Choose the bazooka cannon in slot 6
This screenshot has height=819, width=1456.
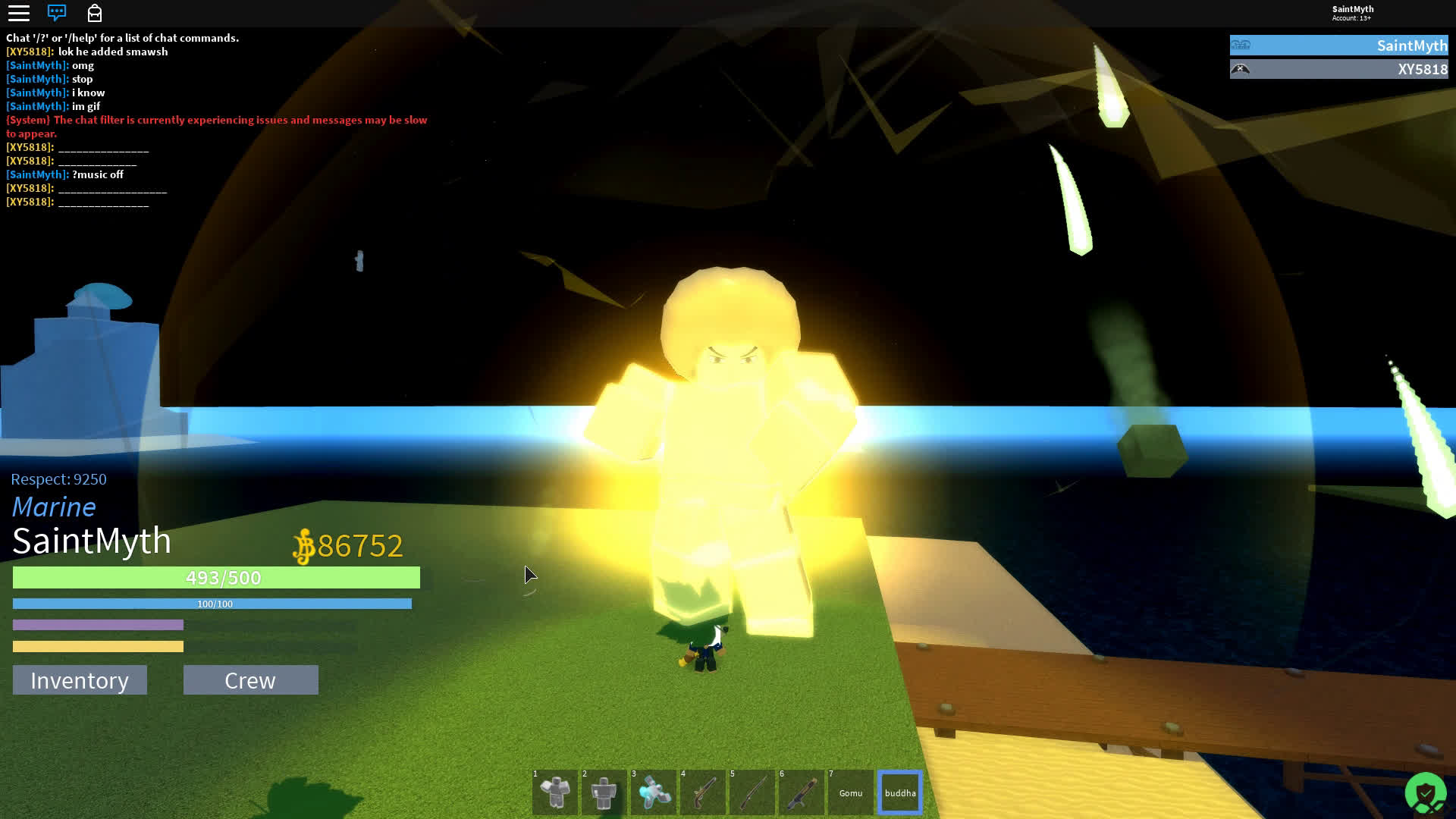click(802, 792)
